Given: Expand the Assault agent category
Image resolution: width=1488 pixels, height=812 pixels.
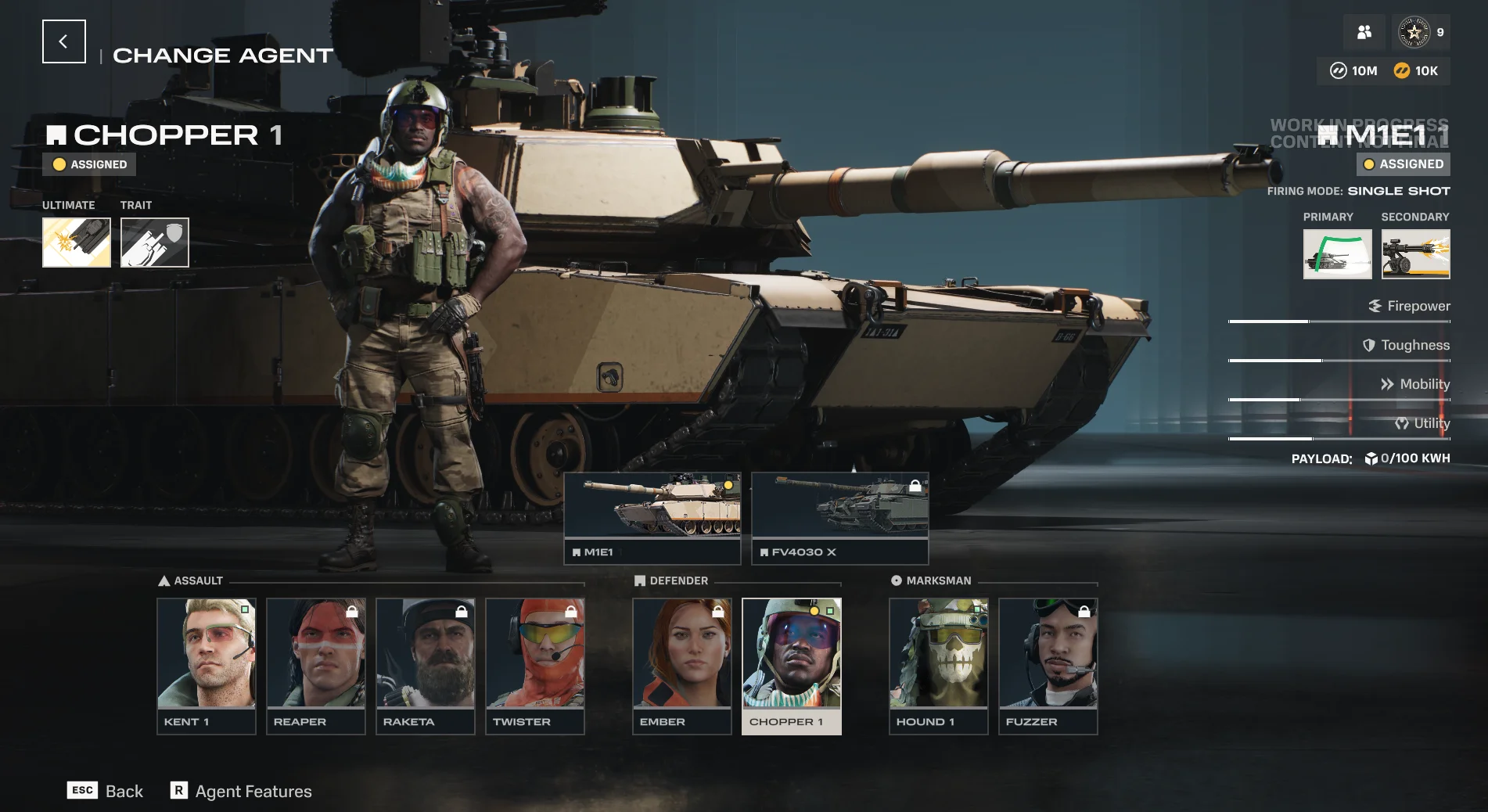Looking at the screenshot, I should pos(192,580).
